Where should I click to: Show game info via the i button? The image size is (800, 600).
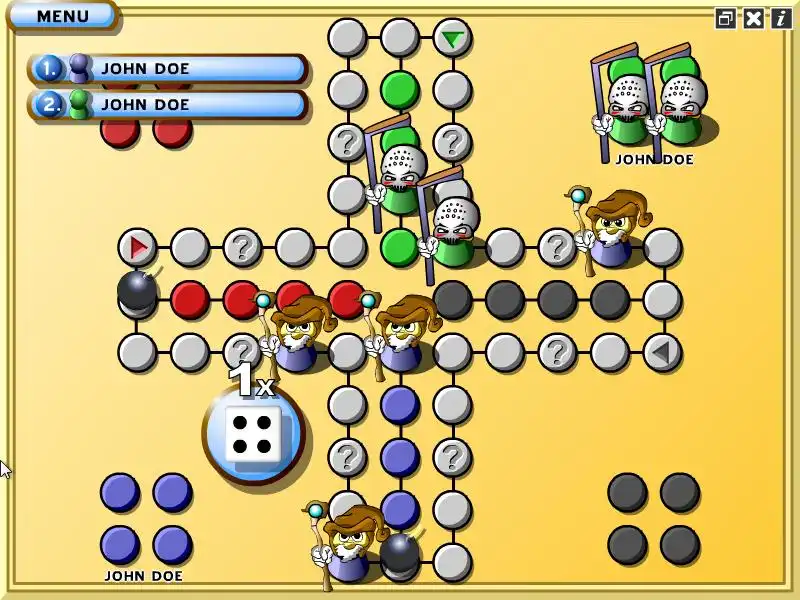click(780, 18)
